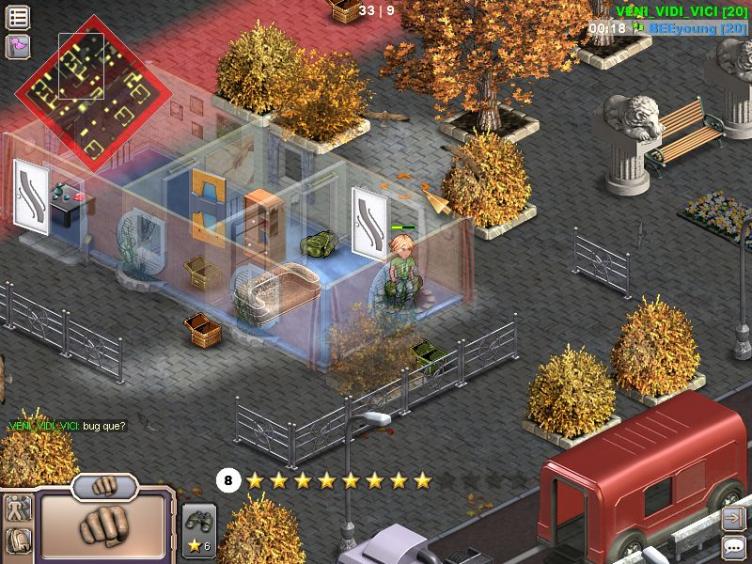
Task: Click the arrow end-turn button
Action: click(x=734, y=519)
